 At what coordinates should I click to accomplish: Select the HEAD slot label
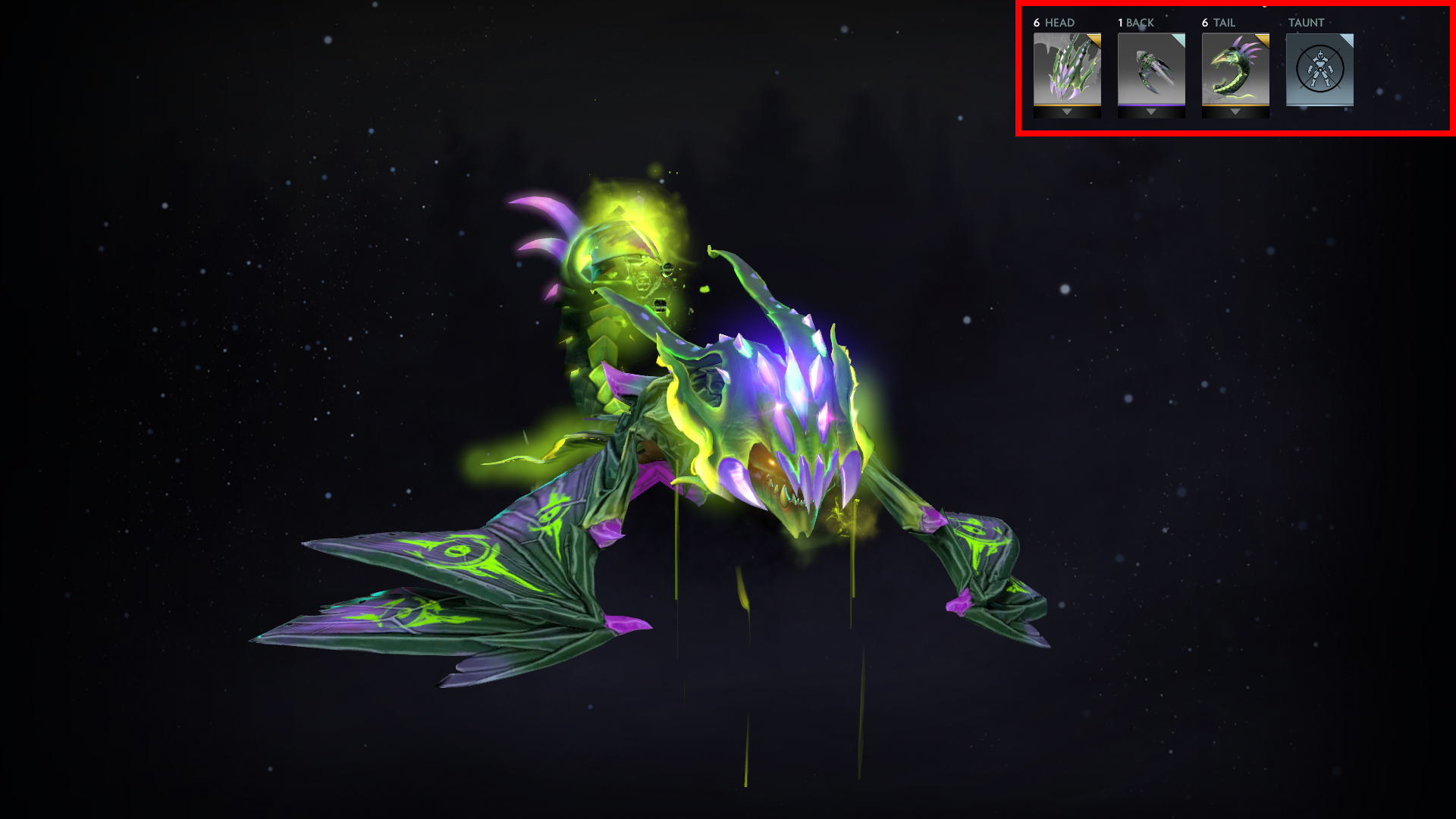(x=1059, y=23)
